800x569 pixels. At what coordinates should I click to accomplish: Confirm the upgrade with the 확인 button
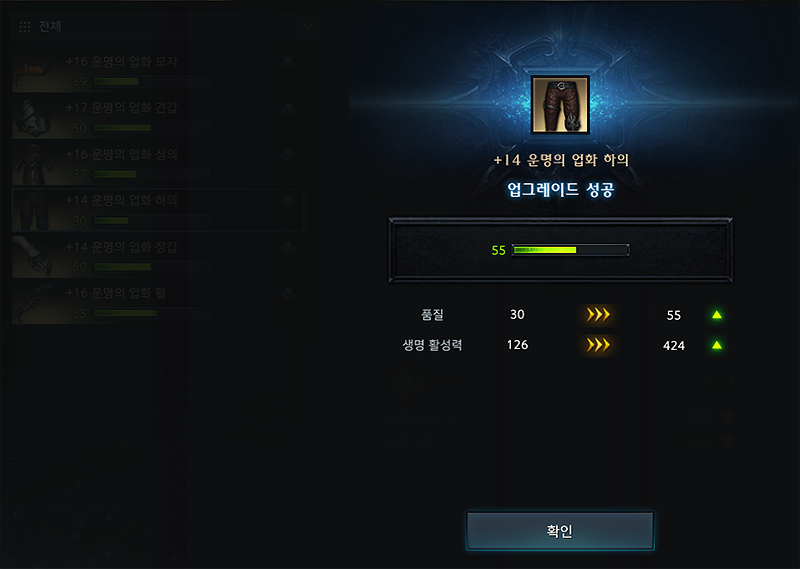pos(559,531)
